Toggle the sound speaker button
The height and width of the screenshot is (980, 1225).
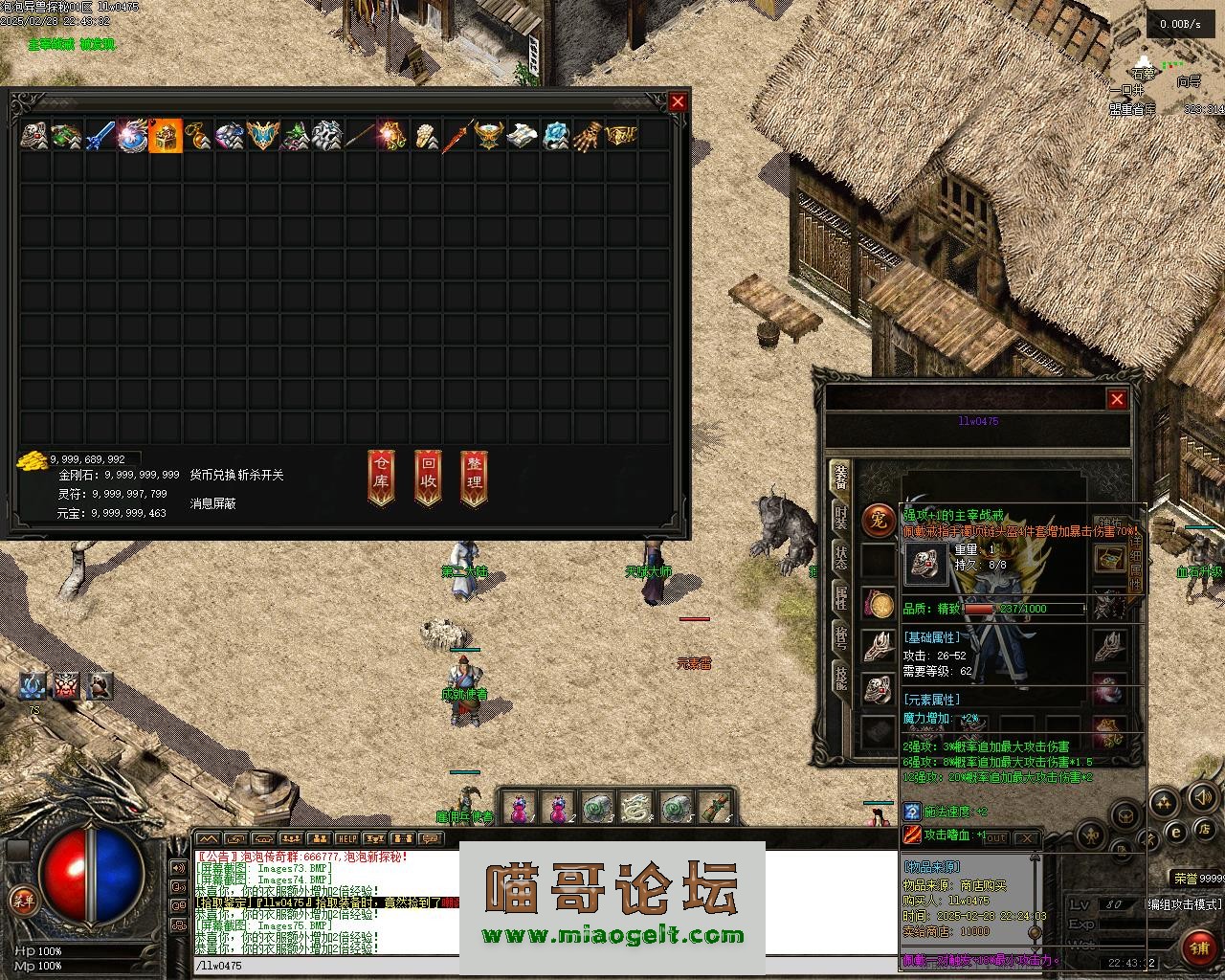tap(1204, 796)
